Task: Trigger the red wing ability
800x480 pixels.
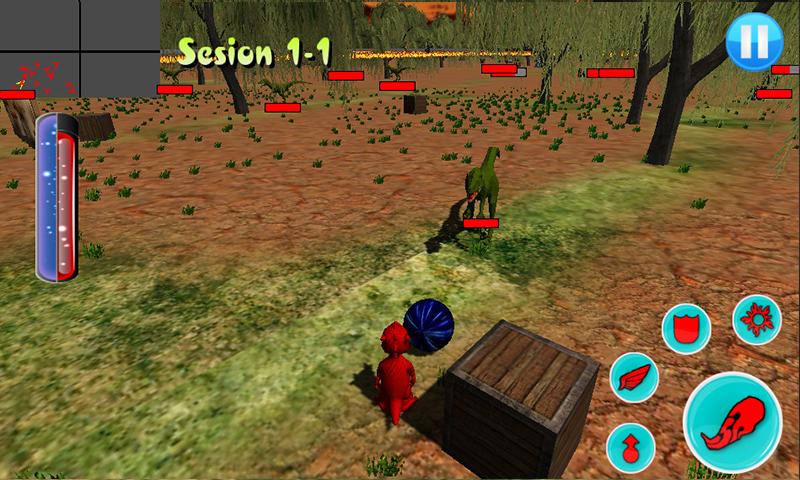Action: [633, 378]
